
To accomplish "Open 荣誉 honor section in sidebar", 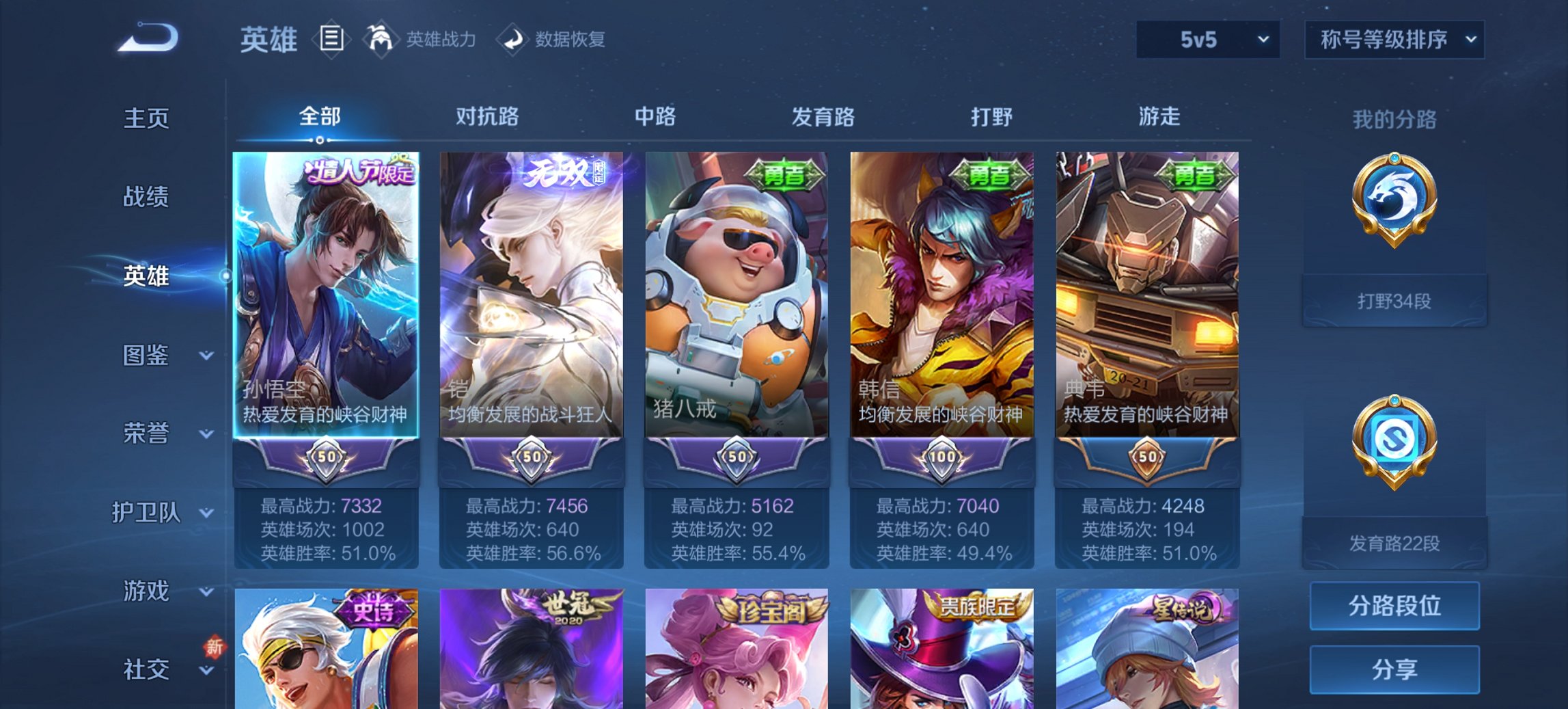I will coord(147,433).
